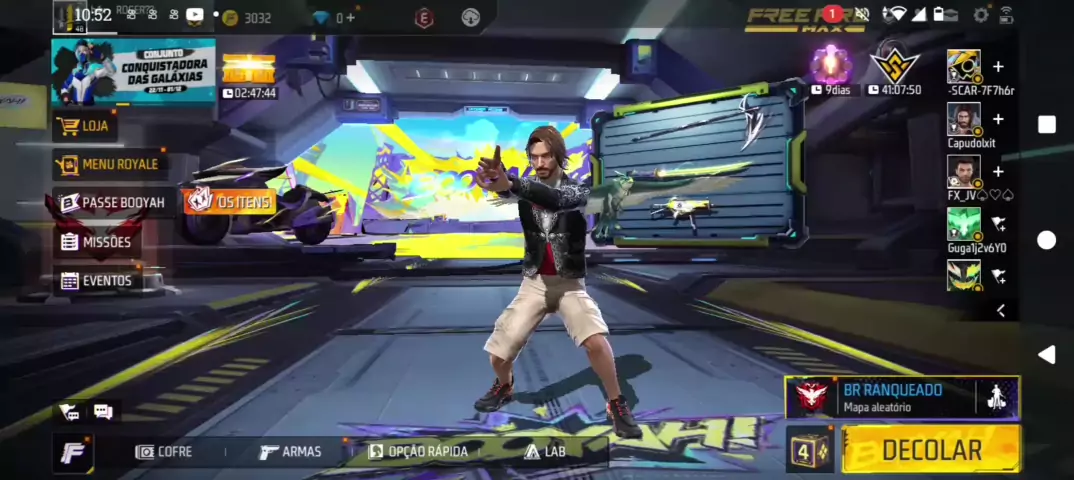The height and width of the screenshot is (480, 1074).
Task: Go to the ARMAS section
Action: click(290, 452)
